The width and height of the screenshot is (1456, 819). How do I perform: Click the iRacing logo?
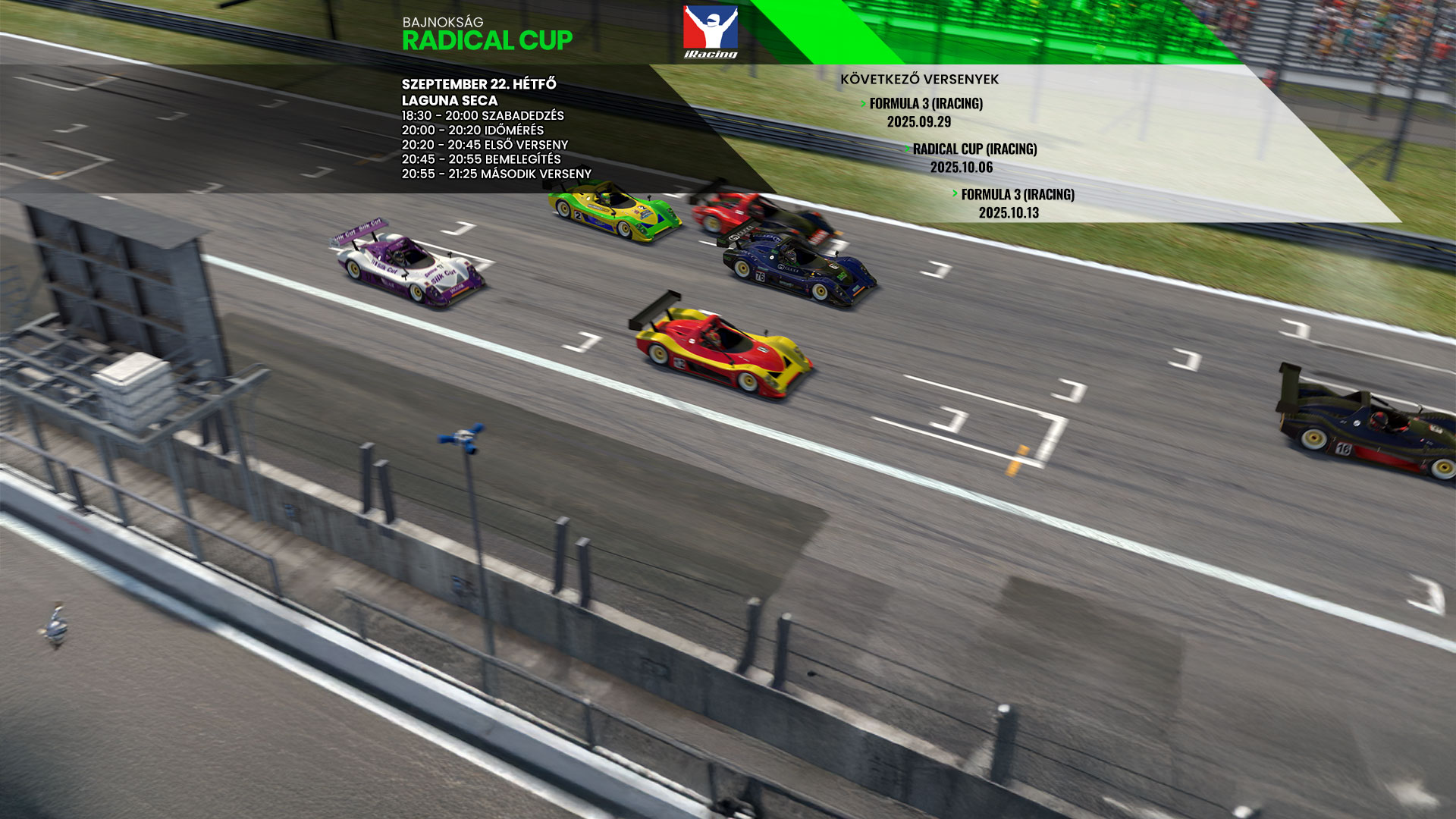(x=710, y=32)
